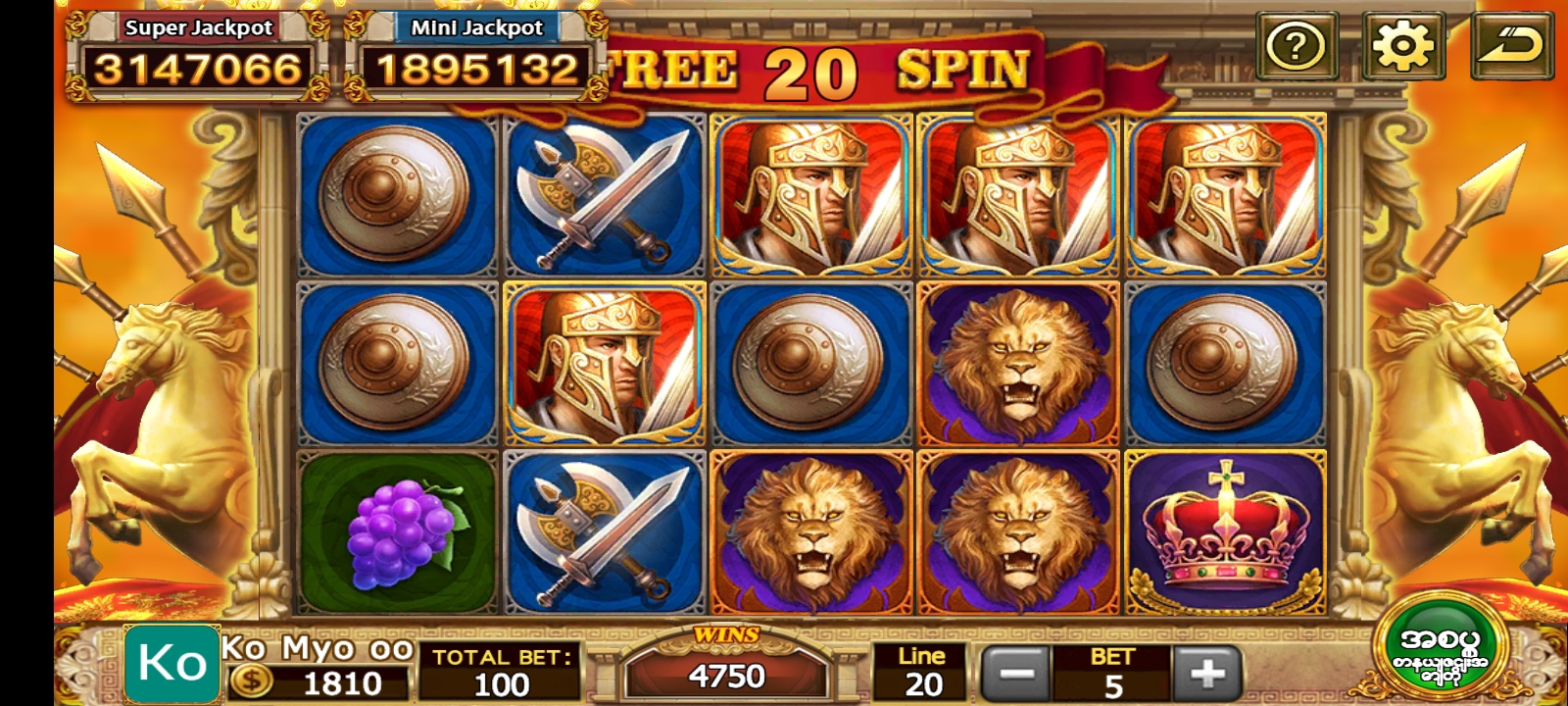Increase the bet with the plus button

(x=1206, y=674)
